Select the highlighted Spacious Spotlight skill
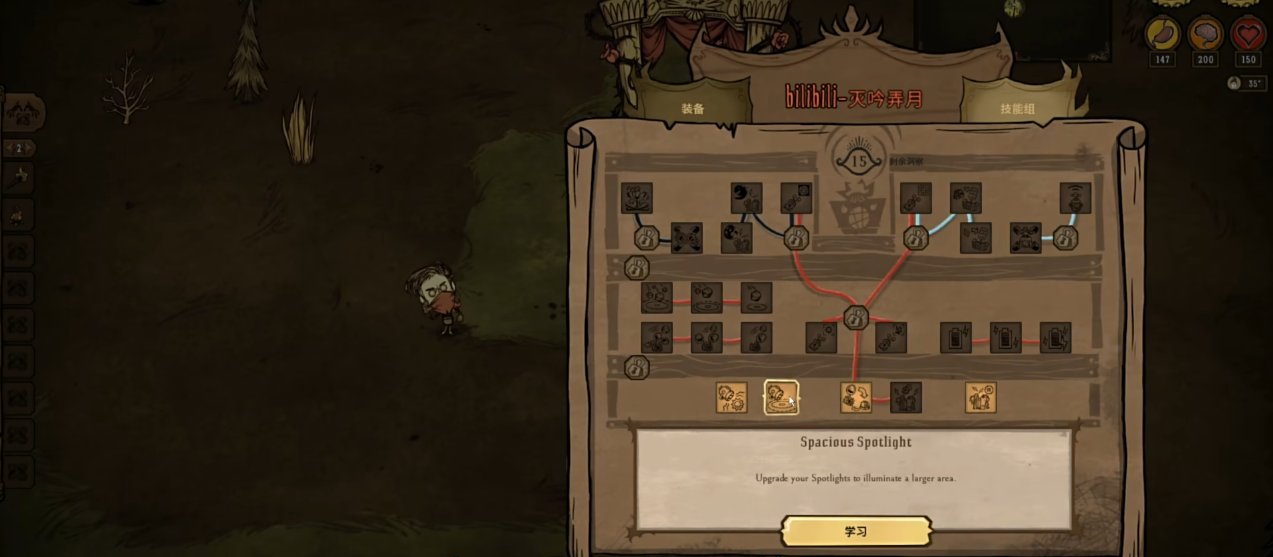Viewport: 1273px width, 557px height. point(781,397)
